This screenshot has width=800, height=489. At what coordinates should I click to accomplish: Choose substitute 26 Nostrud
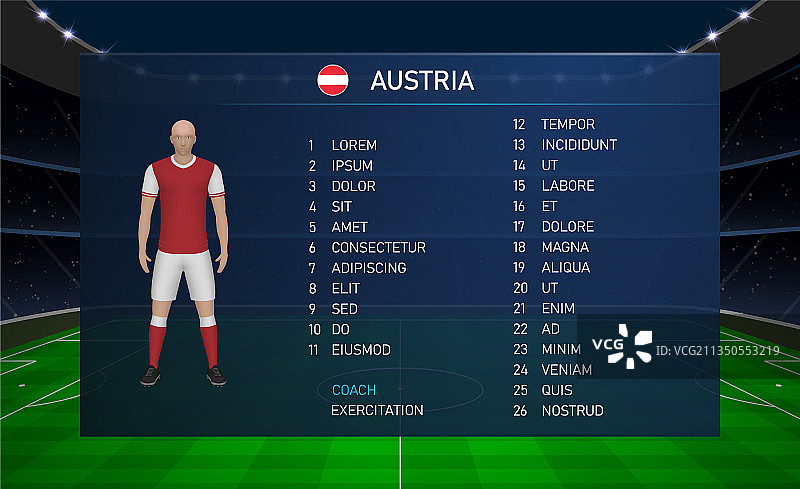click(572, 411)
